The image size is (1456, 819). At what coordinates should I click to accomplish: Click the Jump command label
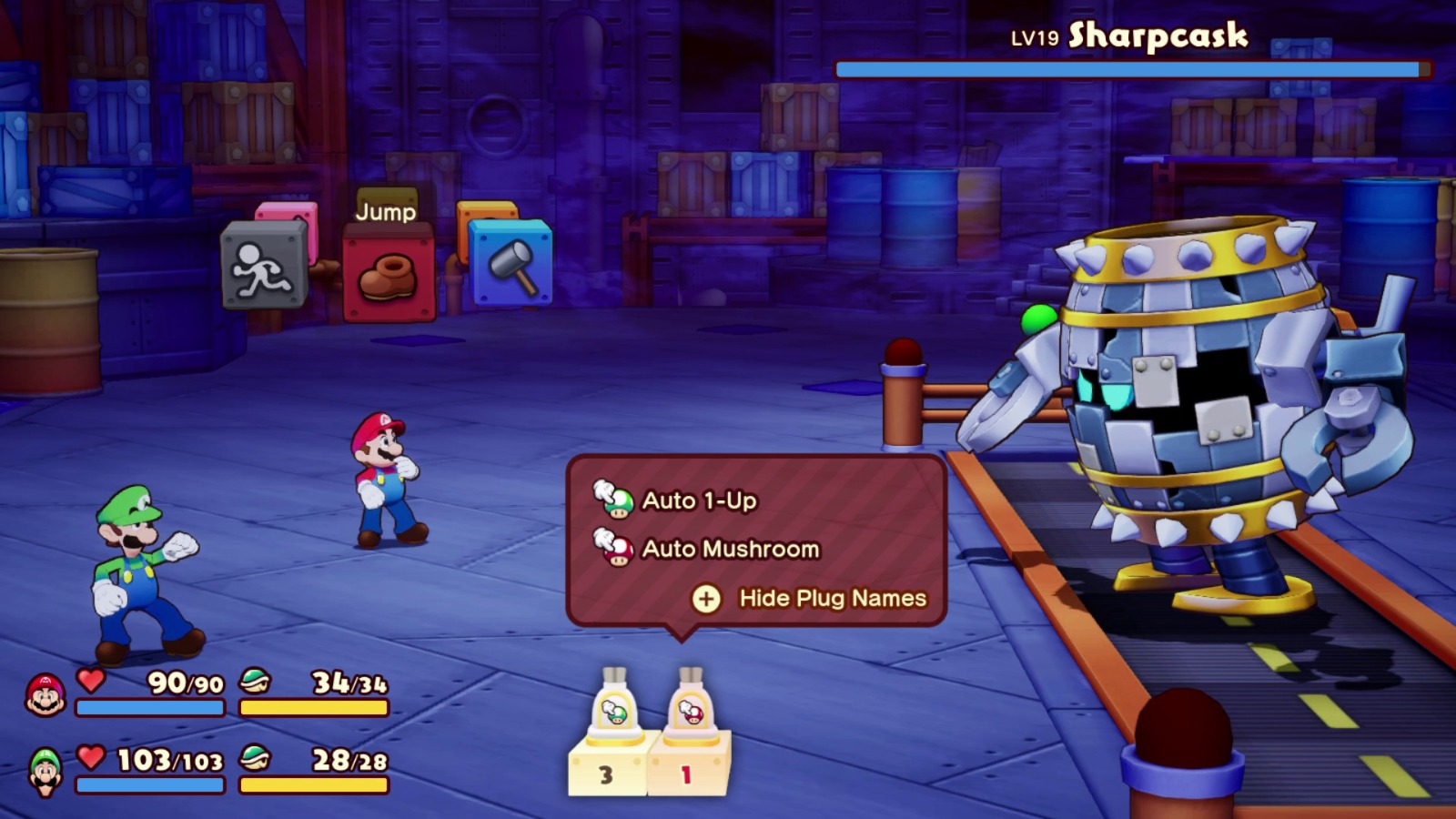[x=386, y=213]
